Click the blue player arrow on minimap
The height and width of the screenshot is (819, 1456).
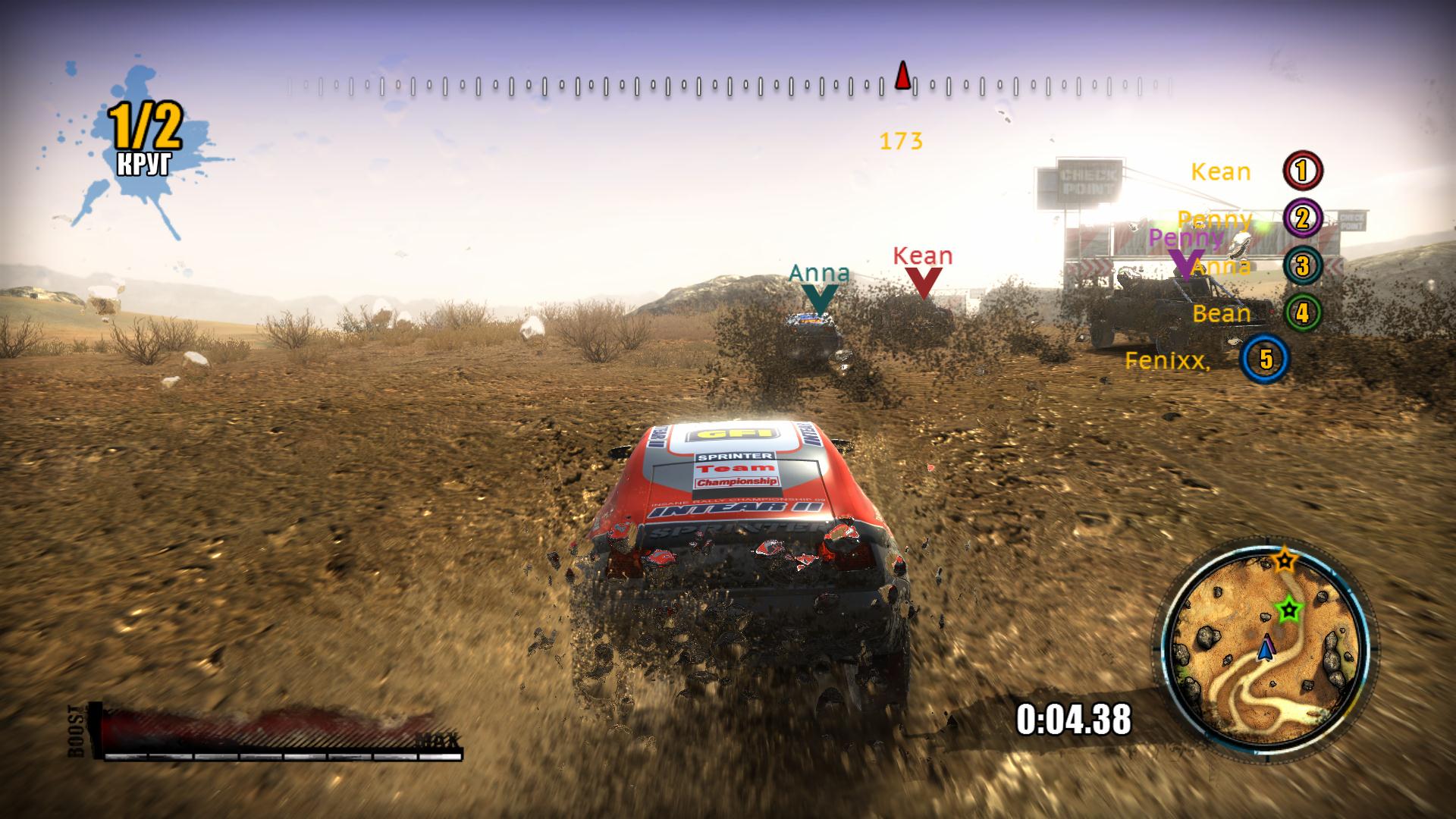(1265, 649)
